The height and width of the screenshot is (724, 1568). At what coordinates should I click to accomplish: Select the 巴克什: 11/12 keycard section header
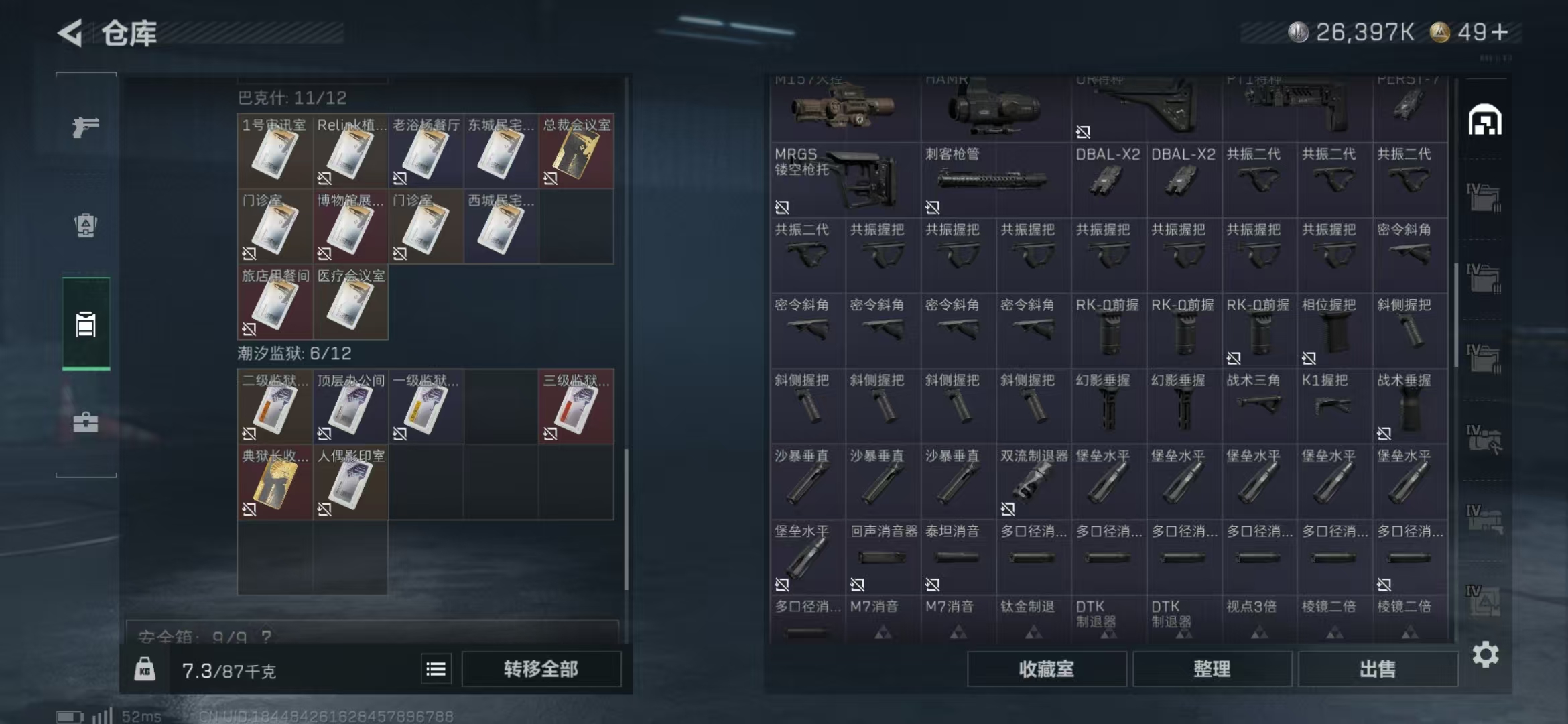tap(291, 98)
